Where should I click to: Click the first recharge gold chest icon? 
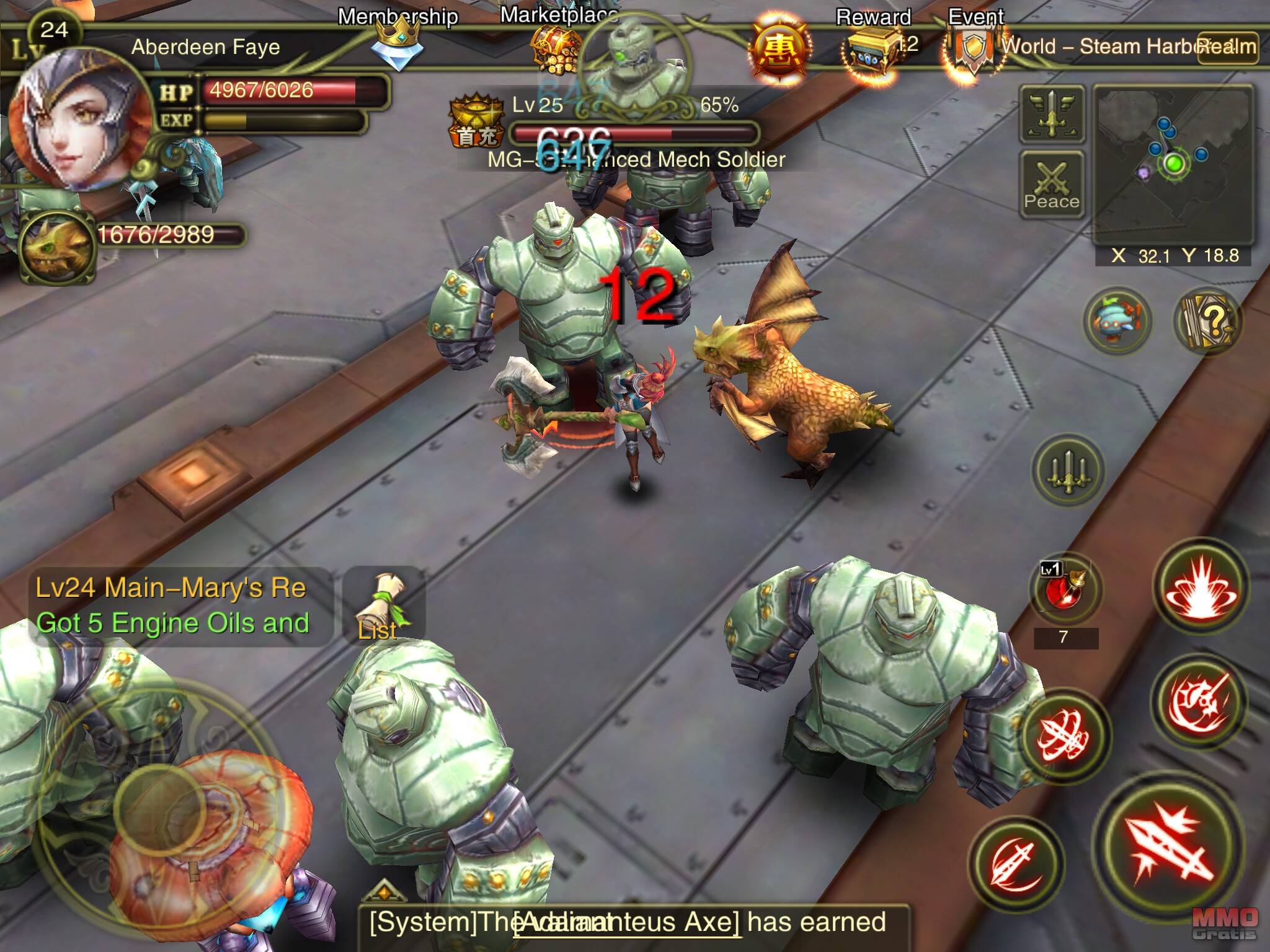(475, 120)
